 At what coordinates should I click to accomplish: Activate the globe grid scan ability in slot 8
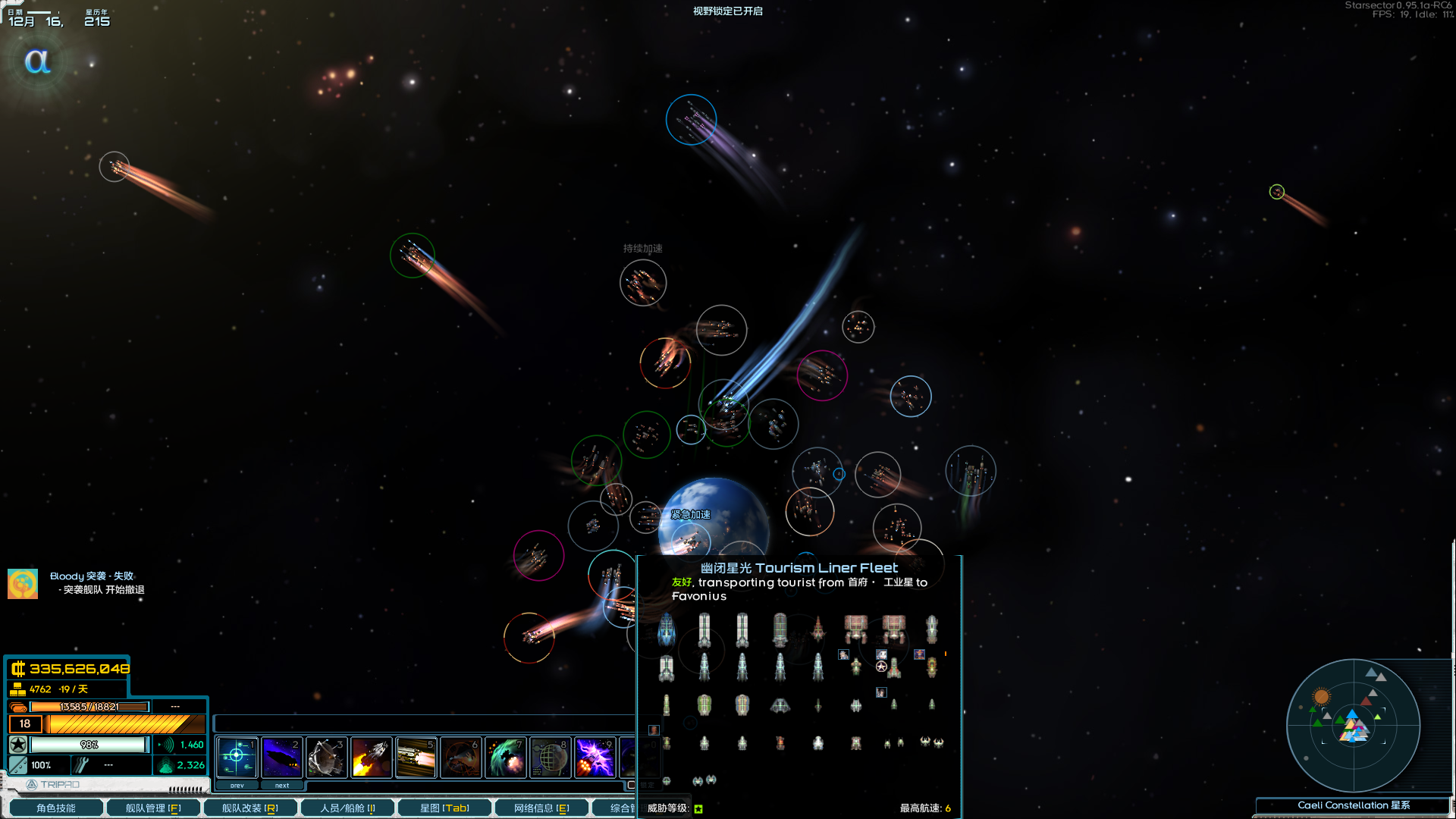coord(550,756)
